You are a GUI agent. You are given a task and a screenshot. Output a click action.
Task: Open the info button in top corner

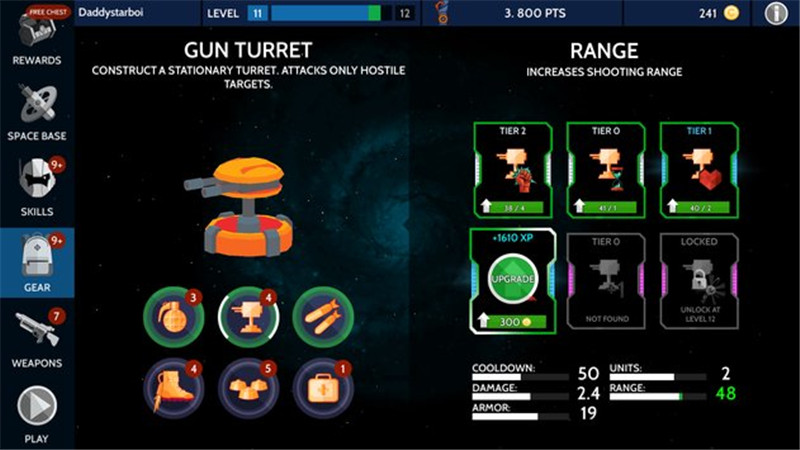tap(776, 13)
